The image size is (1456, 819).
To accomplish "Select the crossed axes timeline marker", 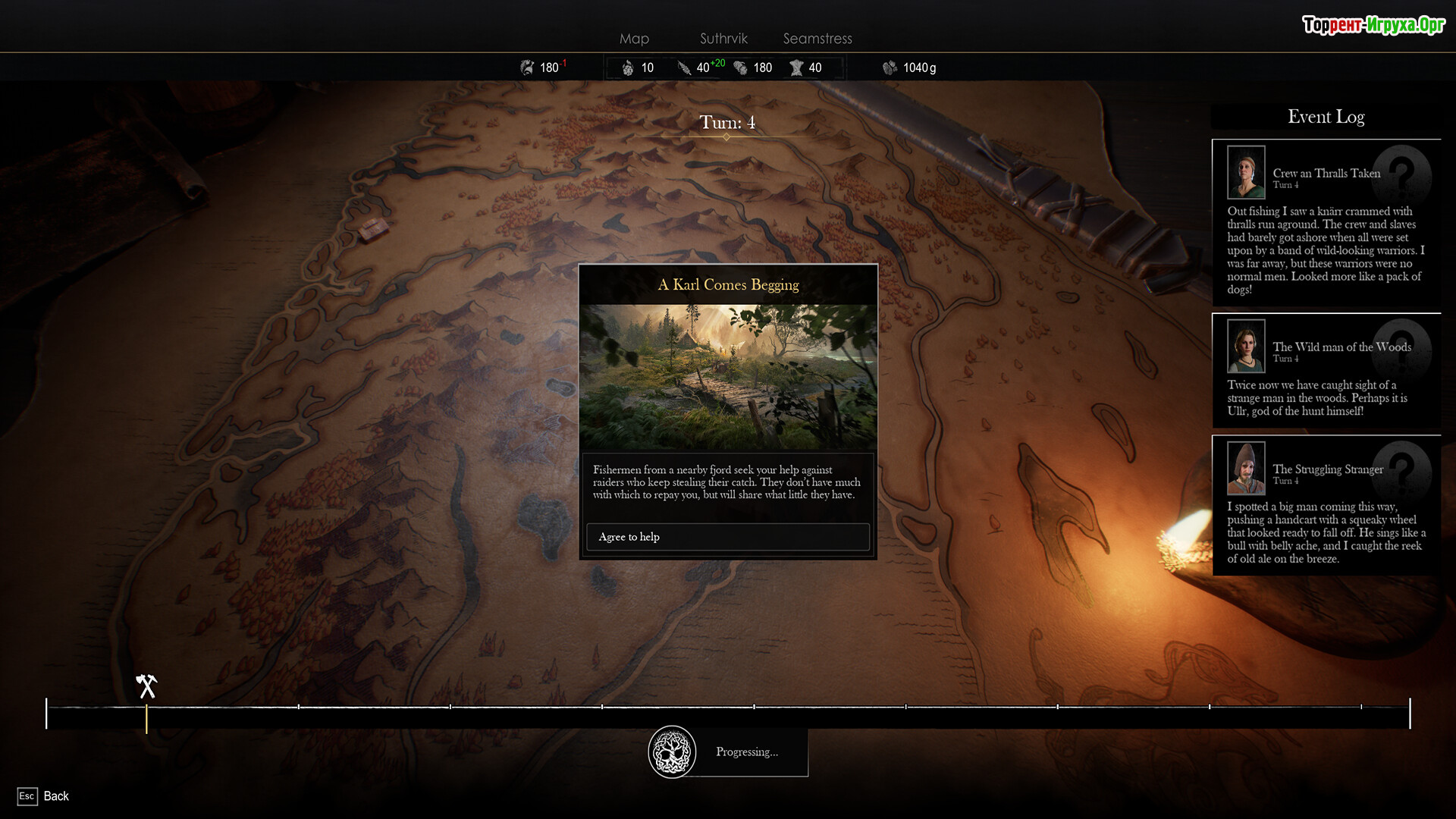I will click(146, 686).
